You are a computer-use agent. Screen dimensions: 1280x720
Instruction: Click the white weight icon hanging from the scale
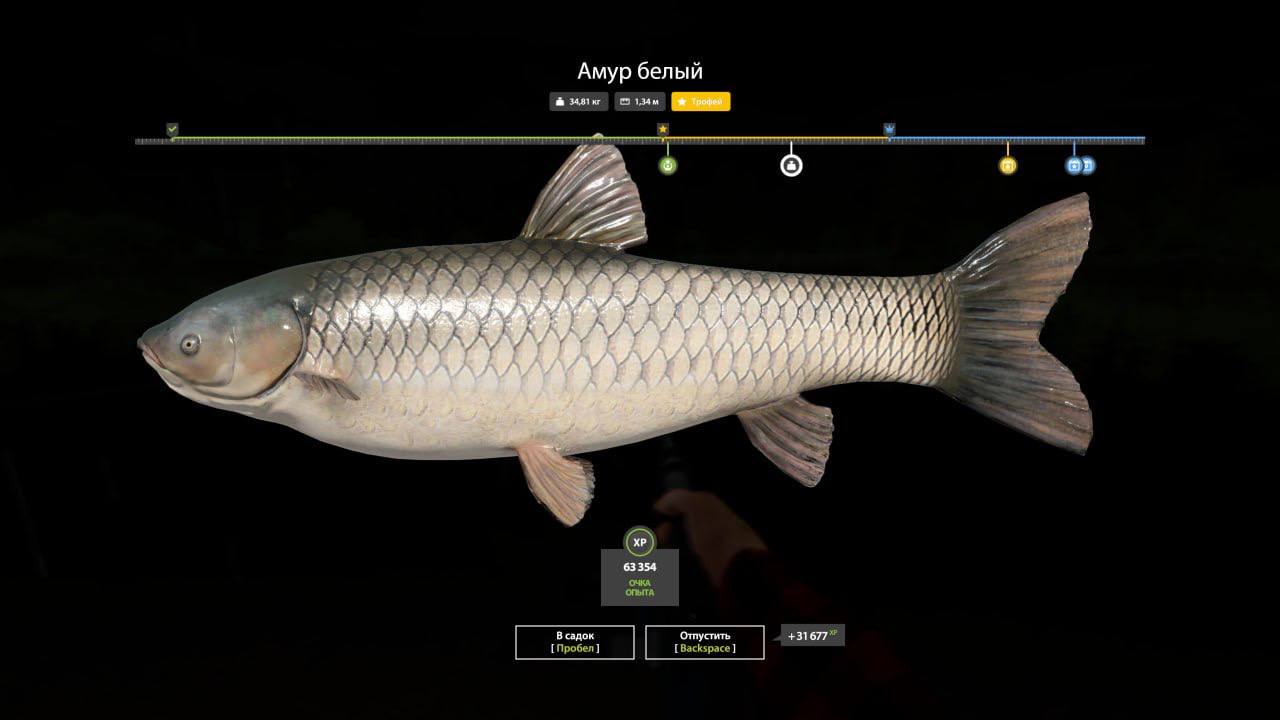pyautogui.click(x=789, y=168)
